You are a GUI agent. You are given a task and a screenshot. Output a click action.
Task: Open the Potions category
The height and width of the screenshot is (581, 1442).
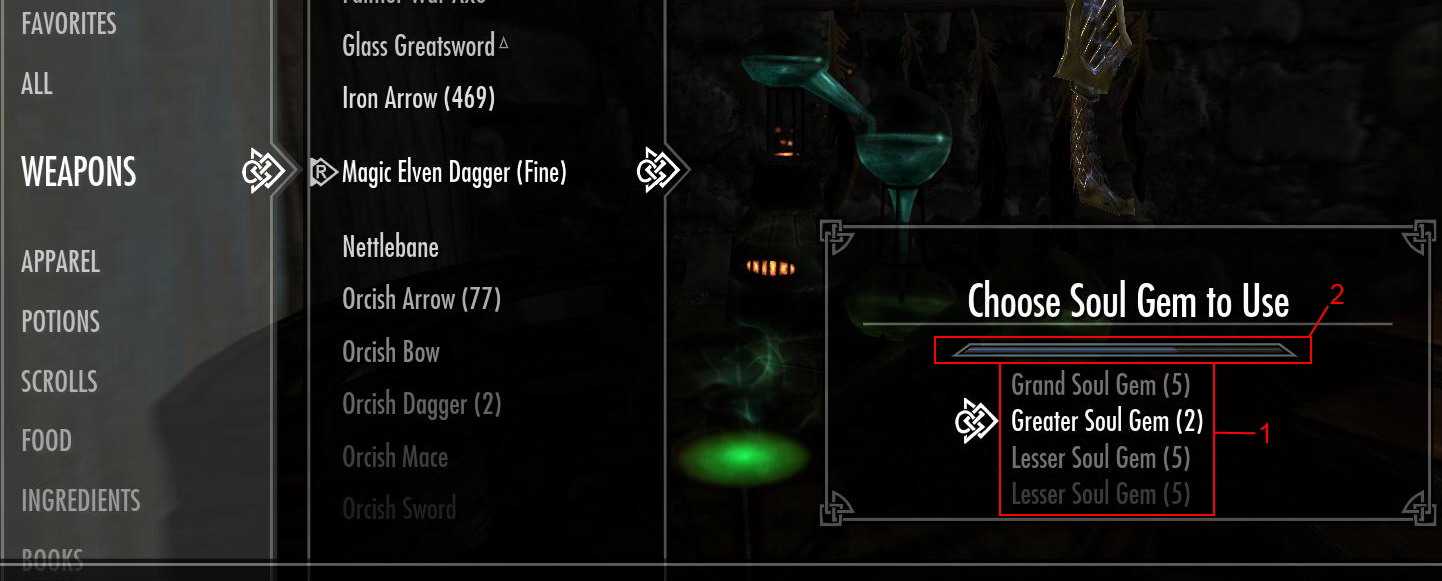61,322
